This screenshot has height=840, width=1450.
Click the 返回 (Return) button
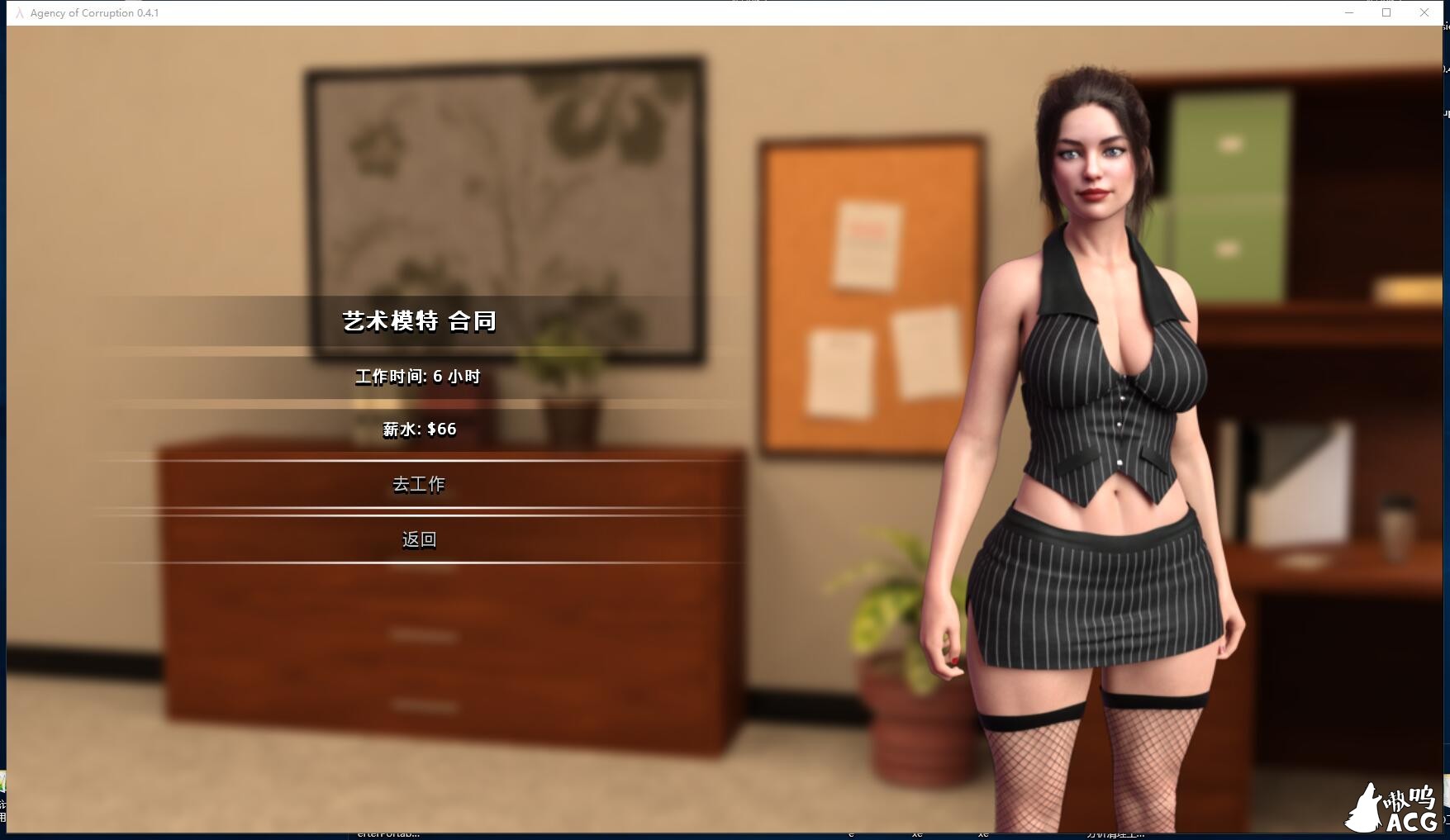(420, 539)
